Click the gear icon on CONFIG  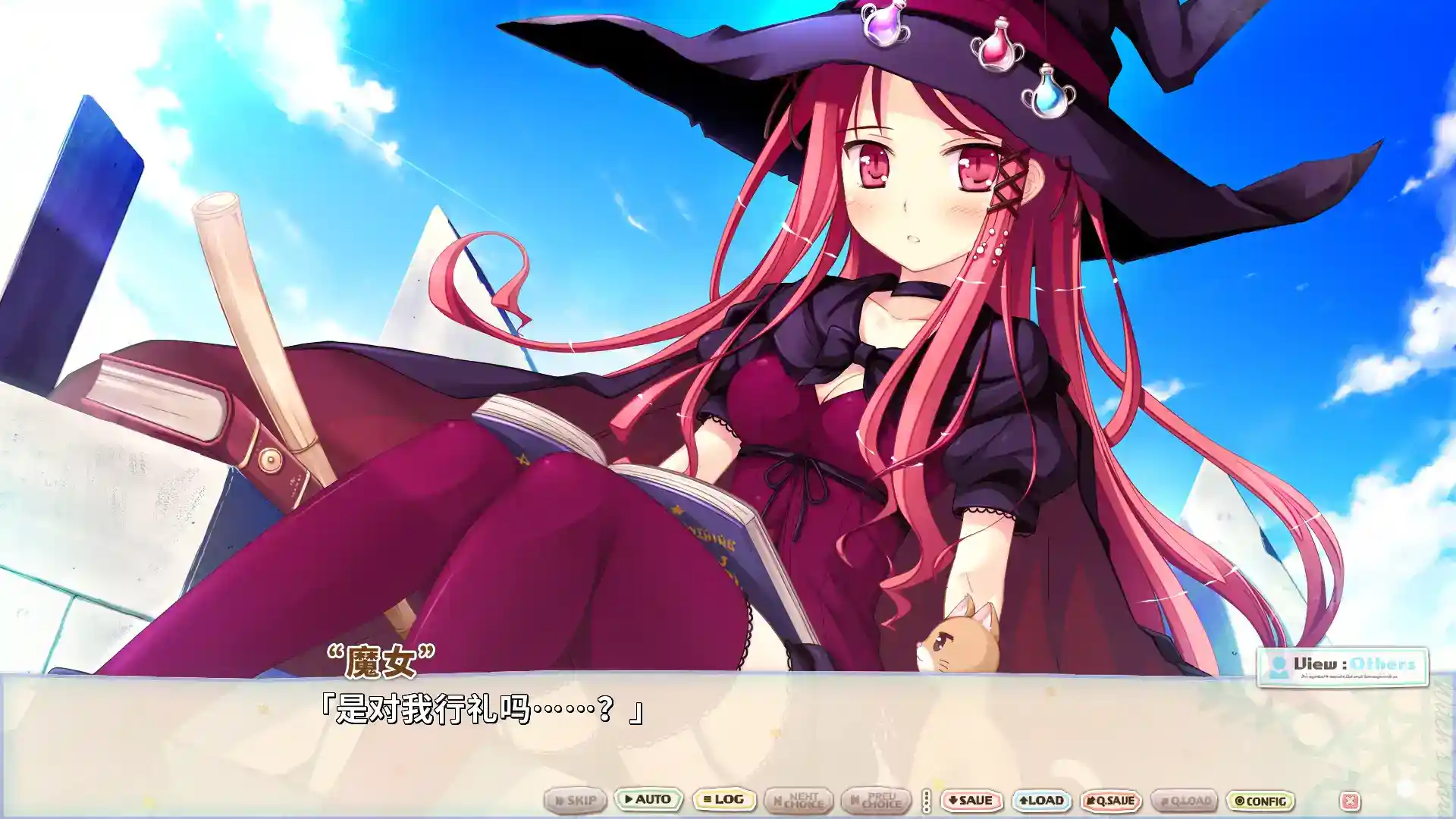coord(1239,801)
